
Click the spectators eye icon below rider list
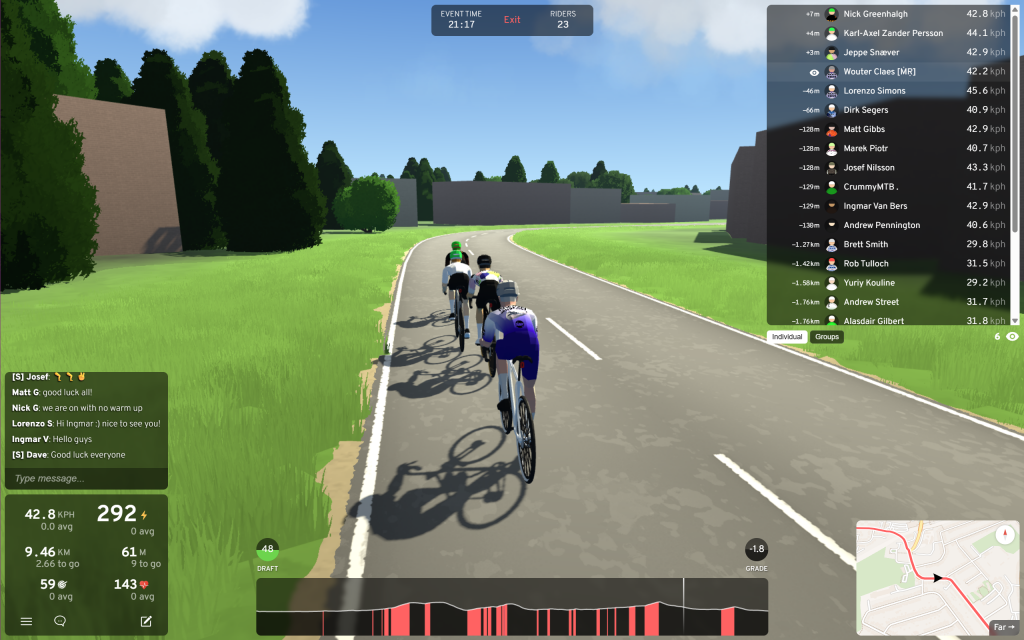point(1013,337)
